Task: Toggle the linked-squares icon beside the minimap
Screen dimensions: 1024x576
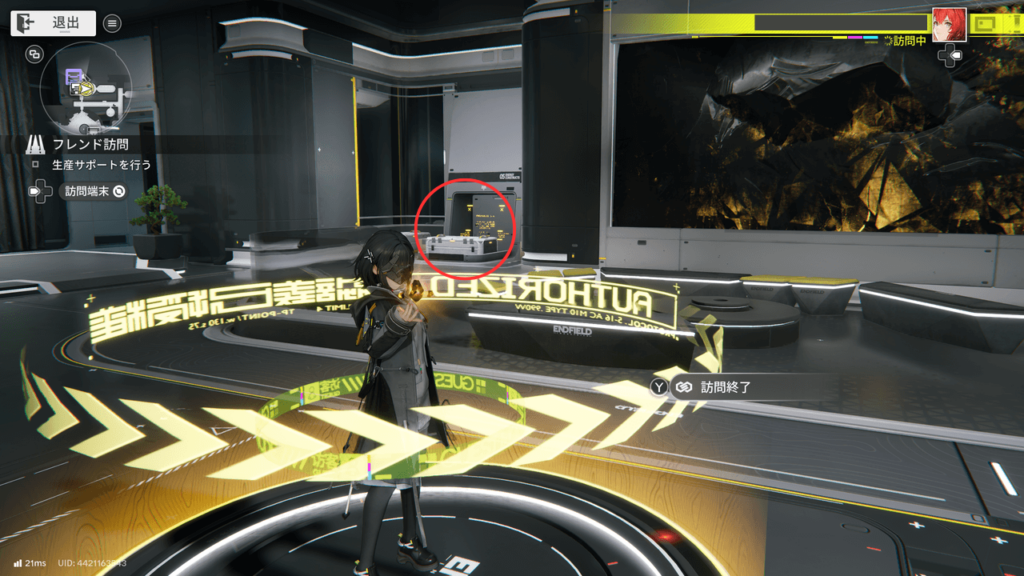Action: (x=35, y=54)
